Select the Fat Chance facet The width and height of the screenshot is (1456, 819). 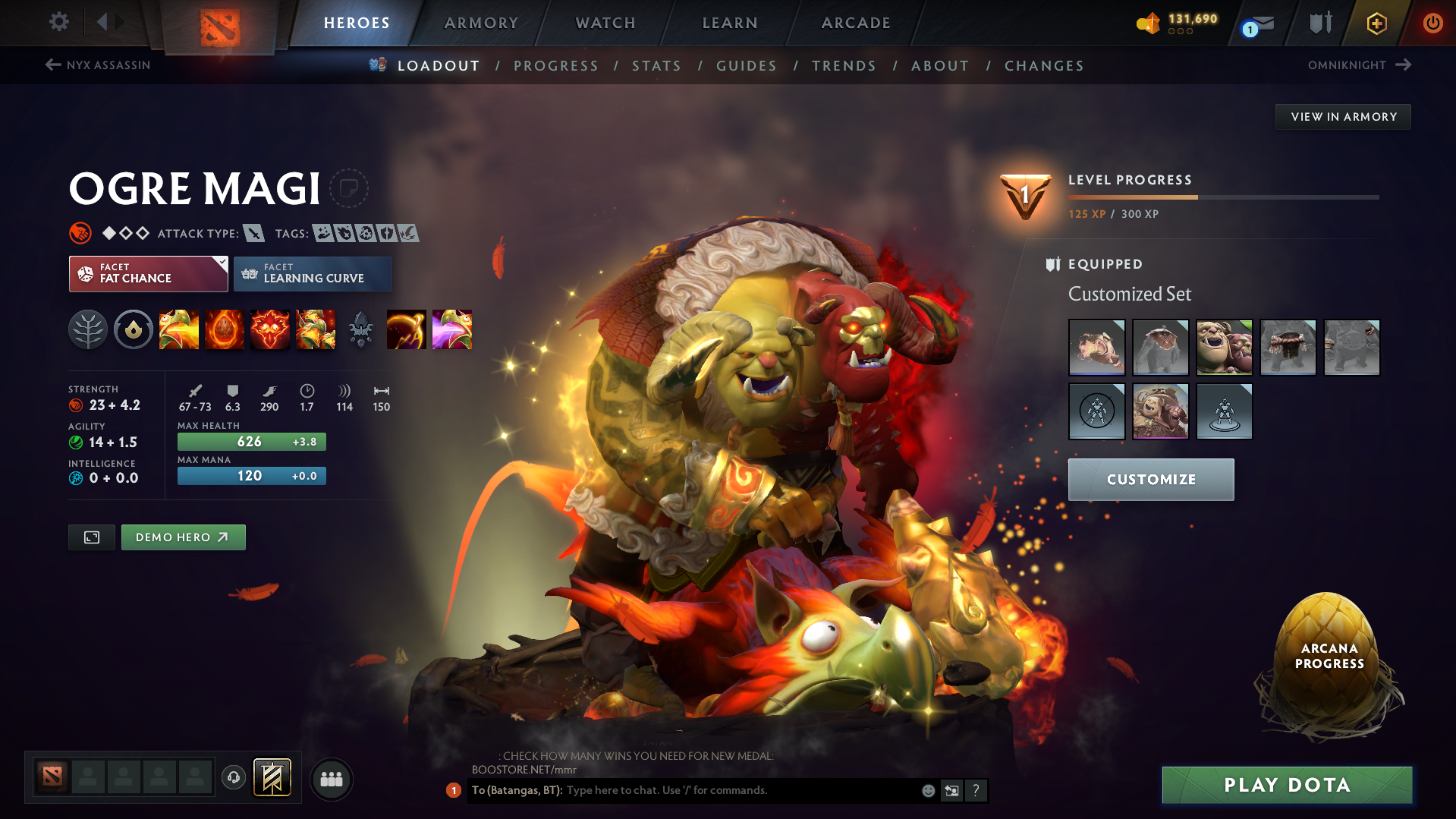point(144,274)
